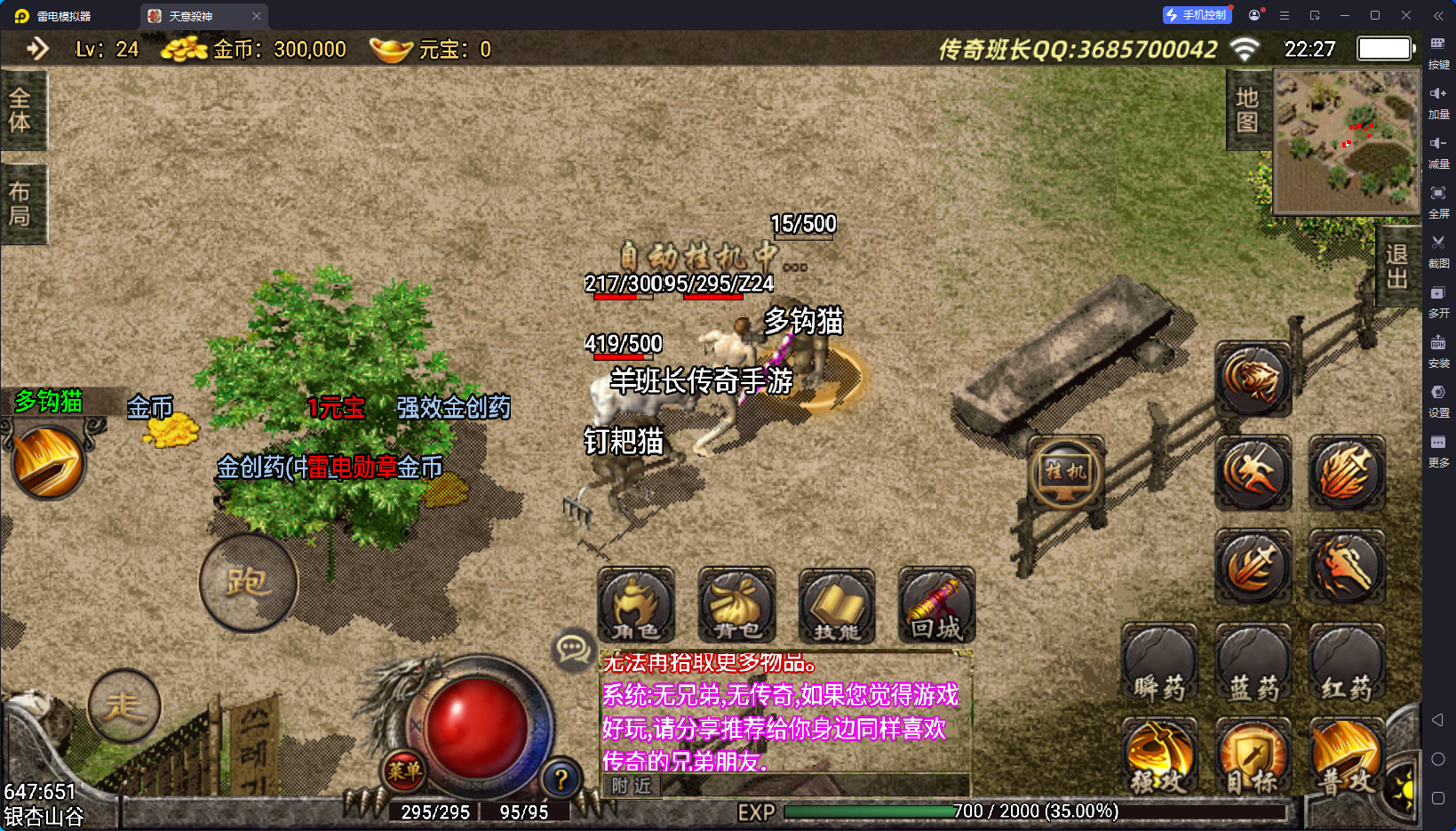Use the 回城 town return scroll
Screen dimensions: 1456x831
pyautogui.click(x=937, y=605)
